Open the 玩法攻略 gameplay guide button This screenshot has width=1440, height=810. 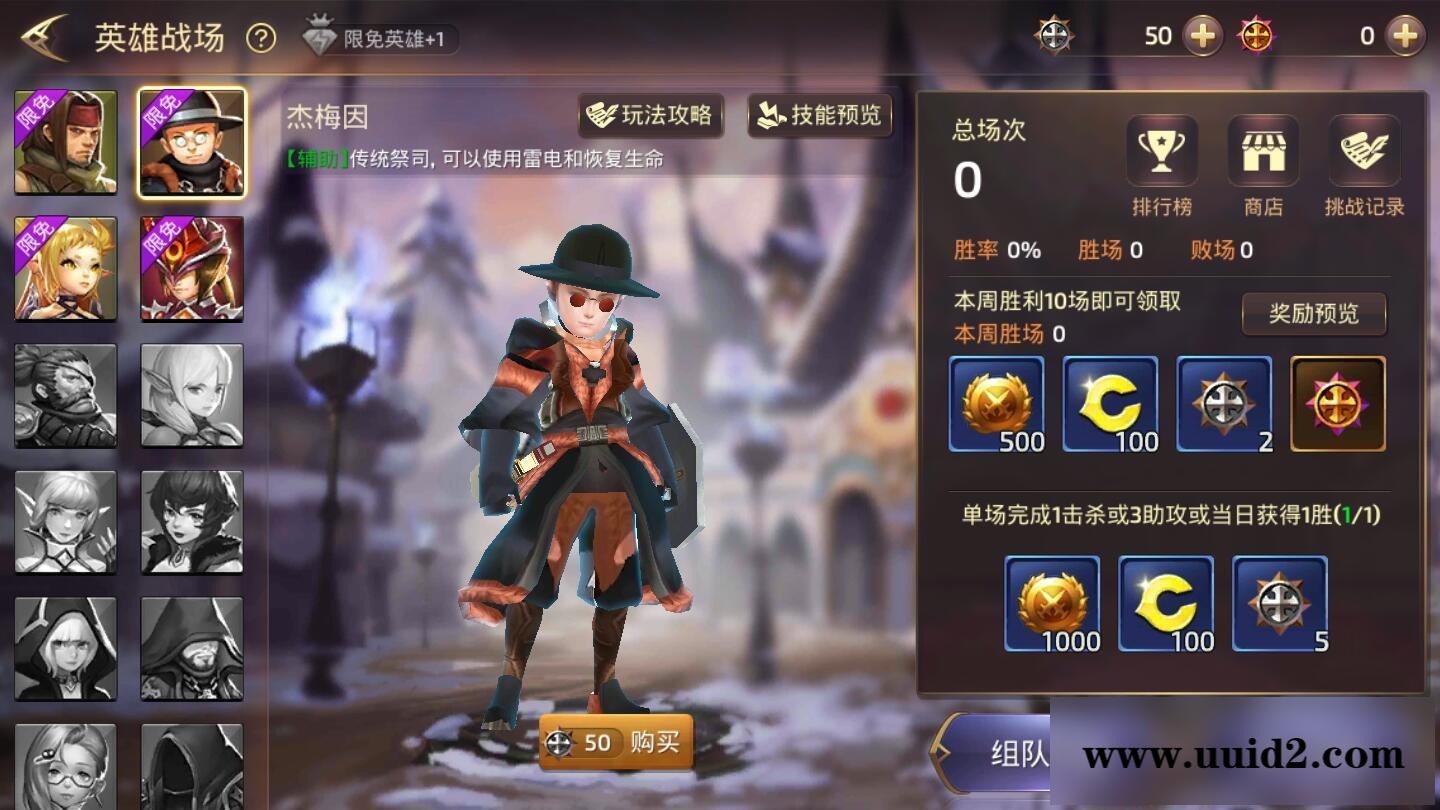click(651, 116)
